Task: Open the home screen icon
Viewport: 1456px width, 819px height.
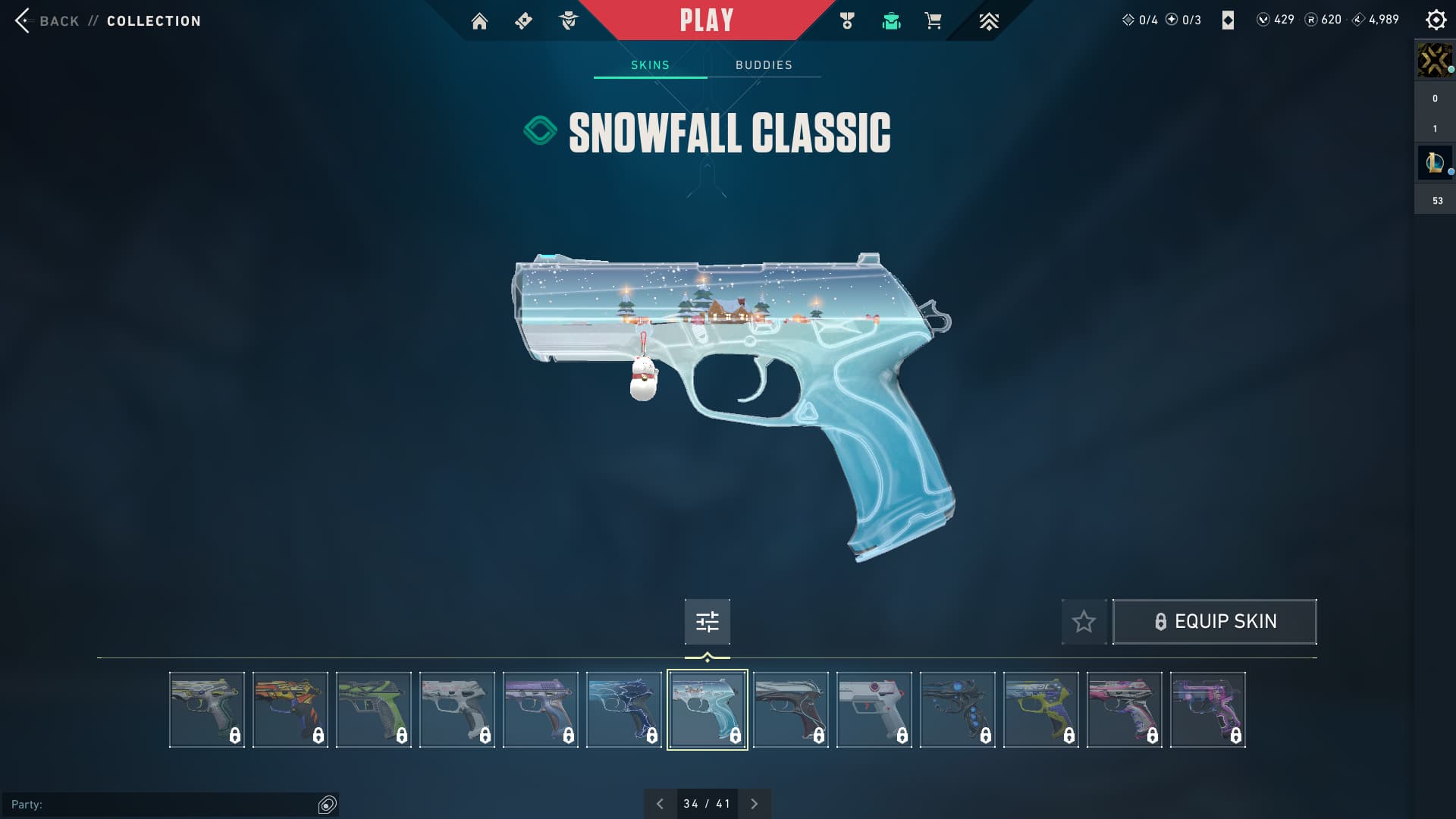Action: pos(479,21)
